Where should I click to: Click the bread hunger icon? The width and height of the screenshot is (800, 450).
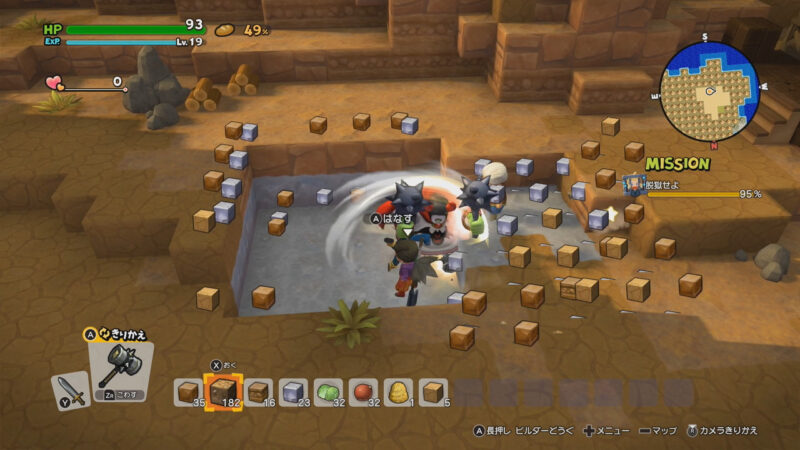pyautogui.click(x=225, y=30)
